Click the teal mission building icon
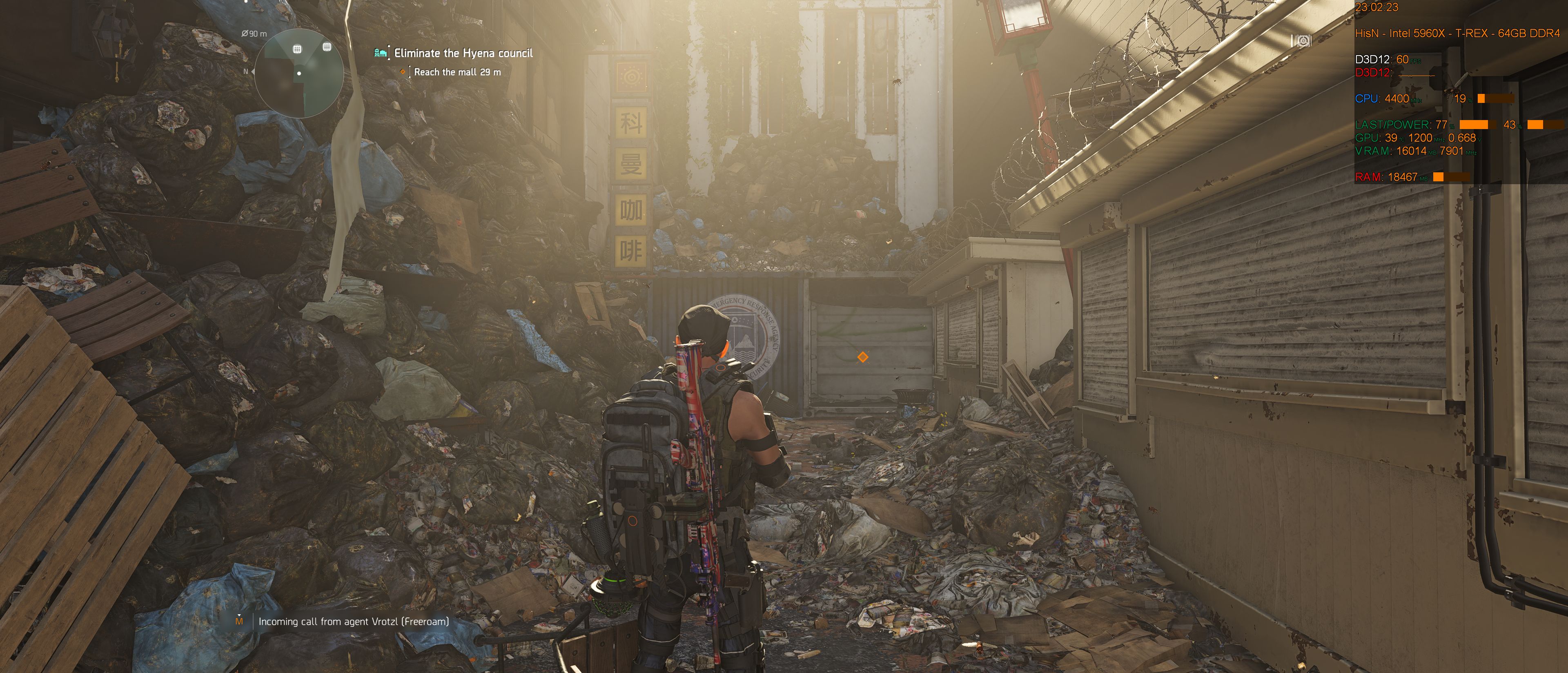Image resolution: width=1568 pixels, height=673 pixels. [x=381, y=53]
